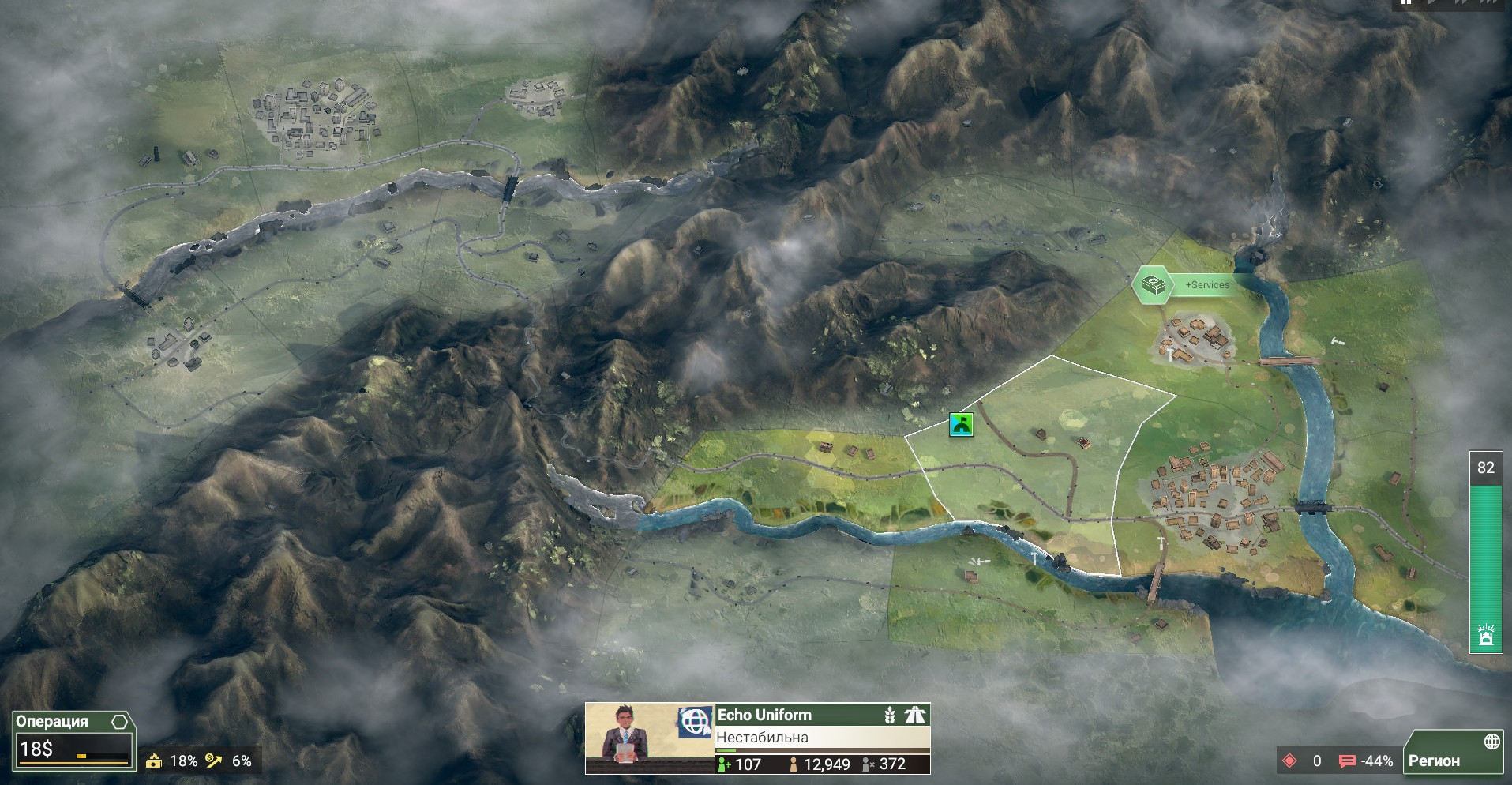
Task: Select the green person marker on the map
Action: click(x=961, y=425)
